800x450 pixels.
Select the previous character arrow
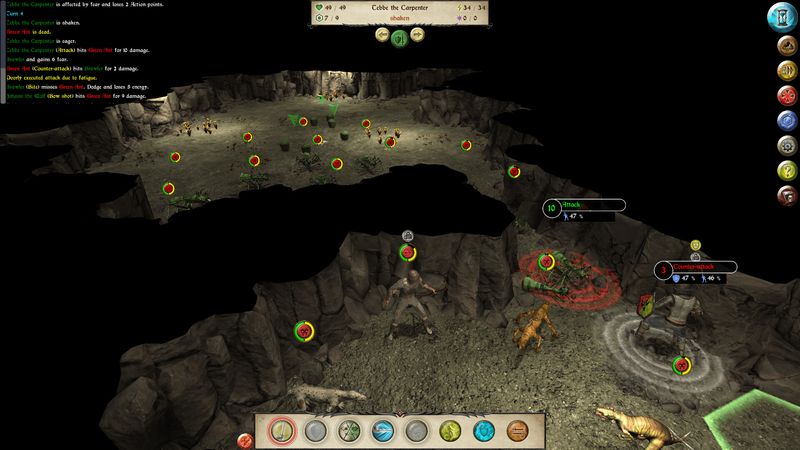click(382, 35)
